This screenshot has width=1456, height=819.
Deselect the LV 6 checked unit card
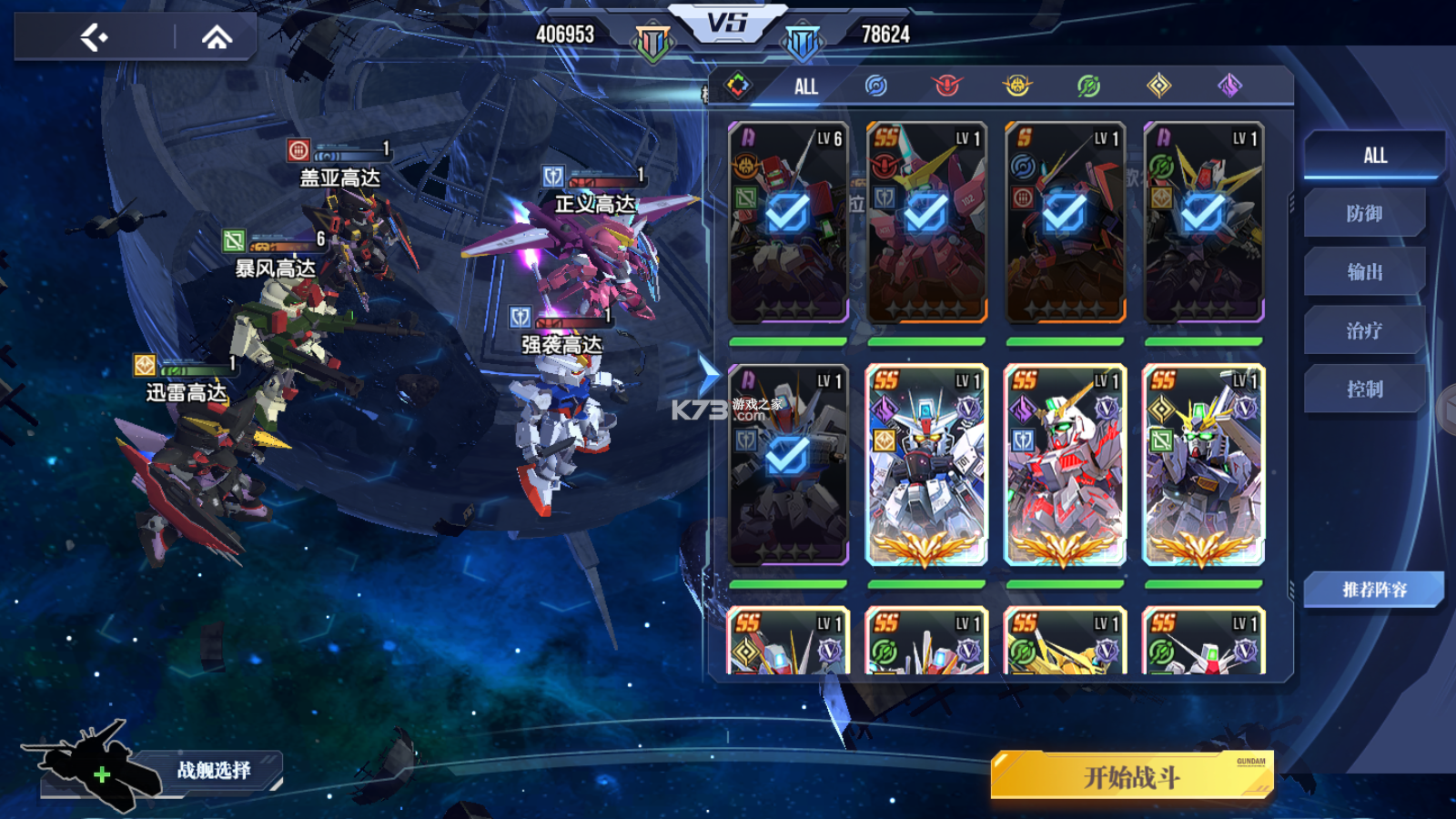[x=788, y=222]
